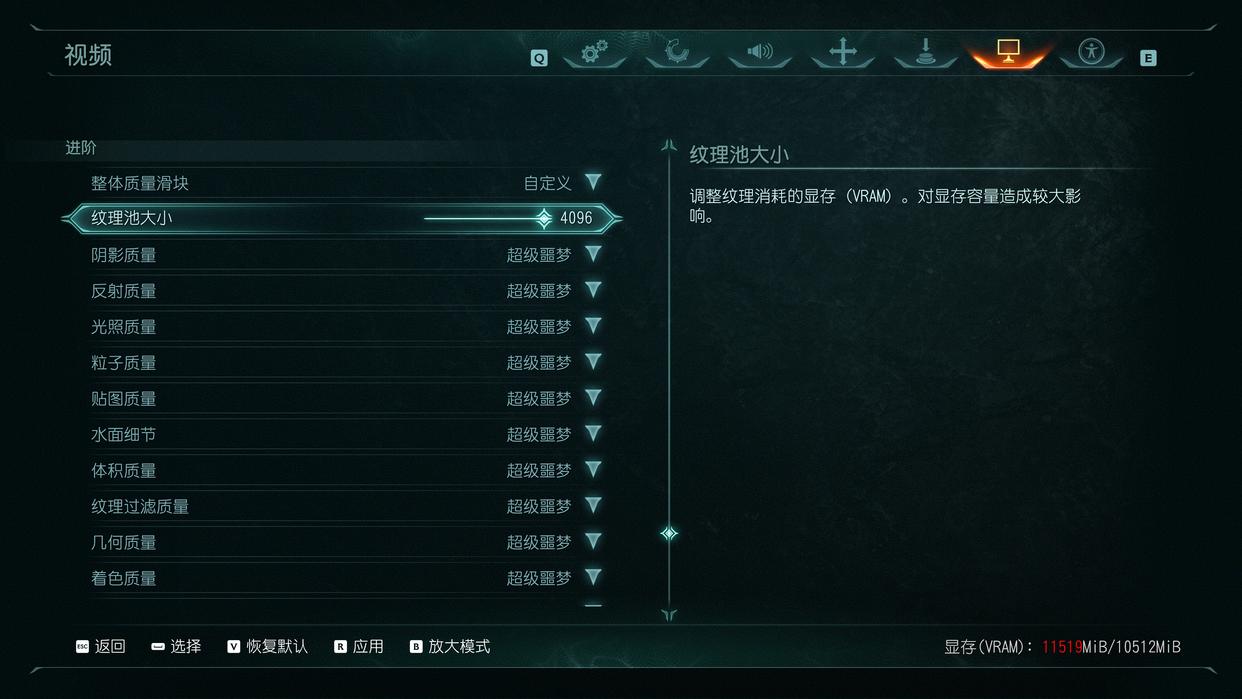Select the 光照质量 row

click(x=345, y=327)
